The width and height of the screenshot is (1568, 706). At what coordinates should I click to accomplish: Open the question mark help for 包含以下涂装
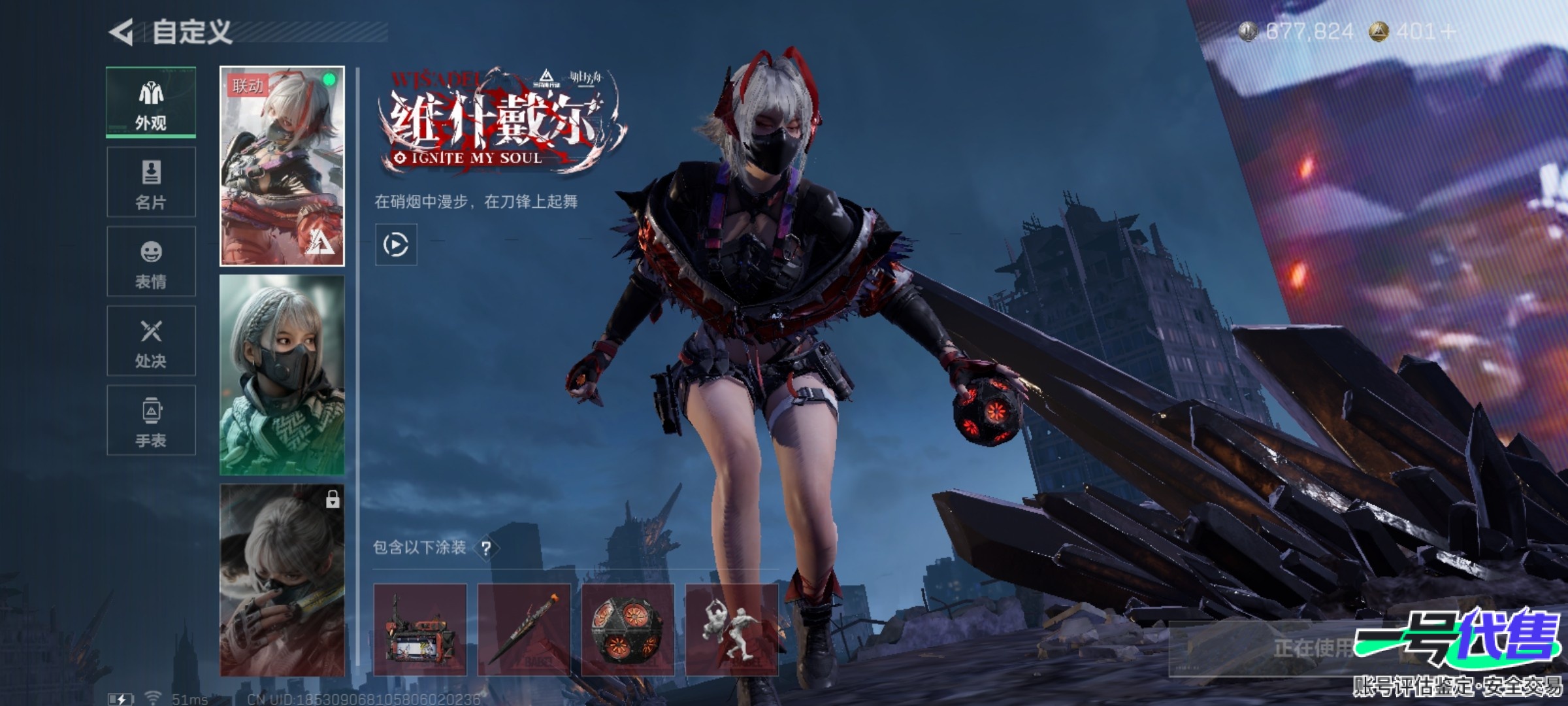(x=486, y=548)
